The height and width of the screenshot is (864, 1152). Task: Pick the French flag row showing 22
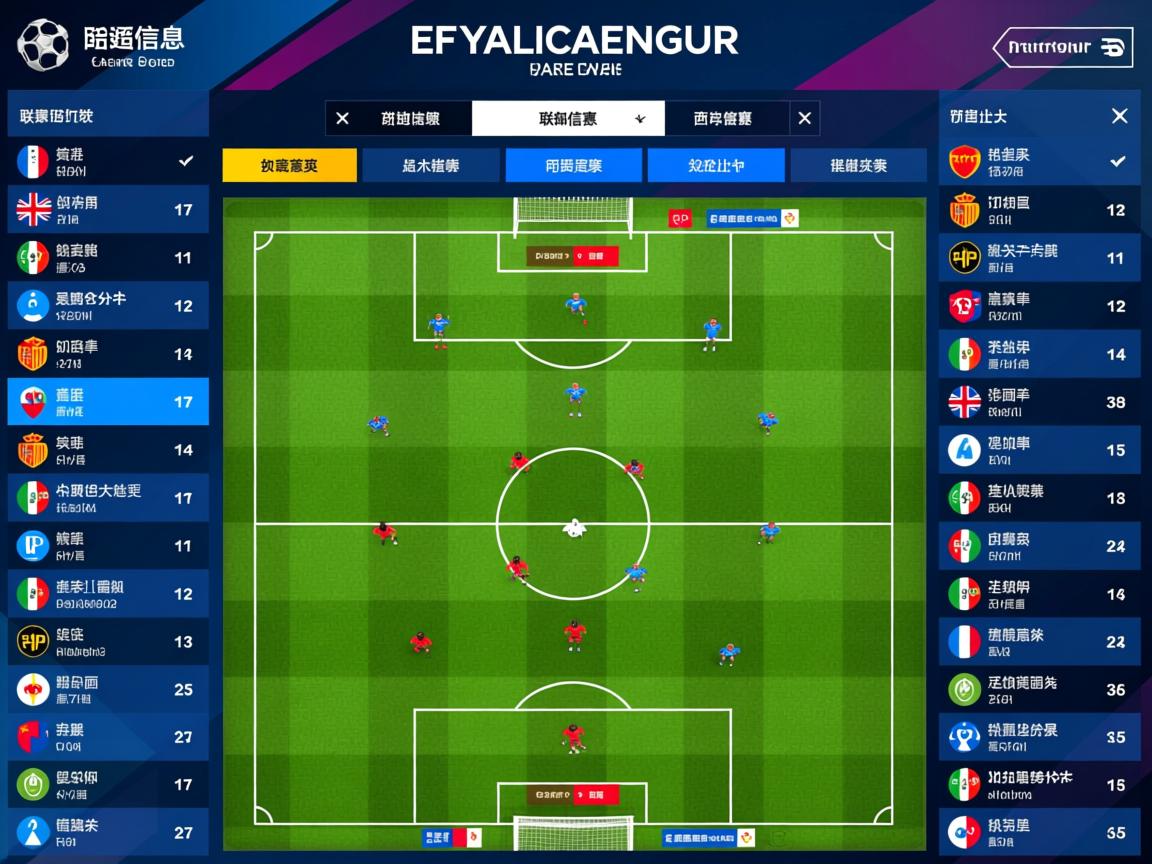click(x=1039, y=642)
